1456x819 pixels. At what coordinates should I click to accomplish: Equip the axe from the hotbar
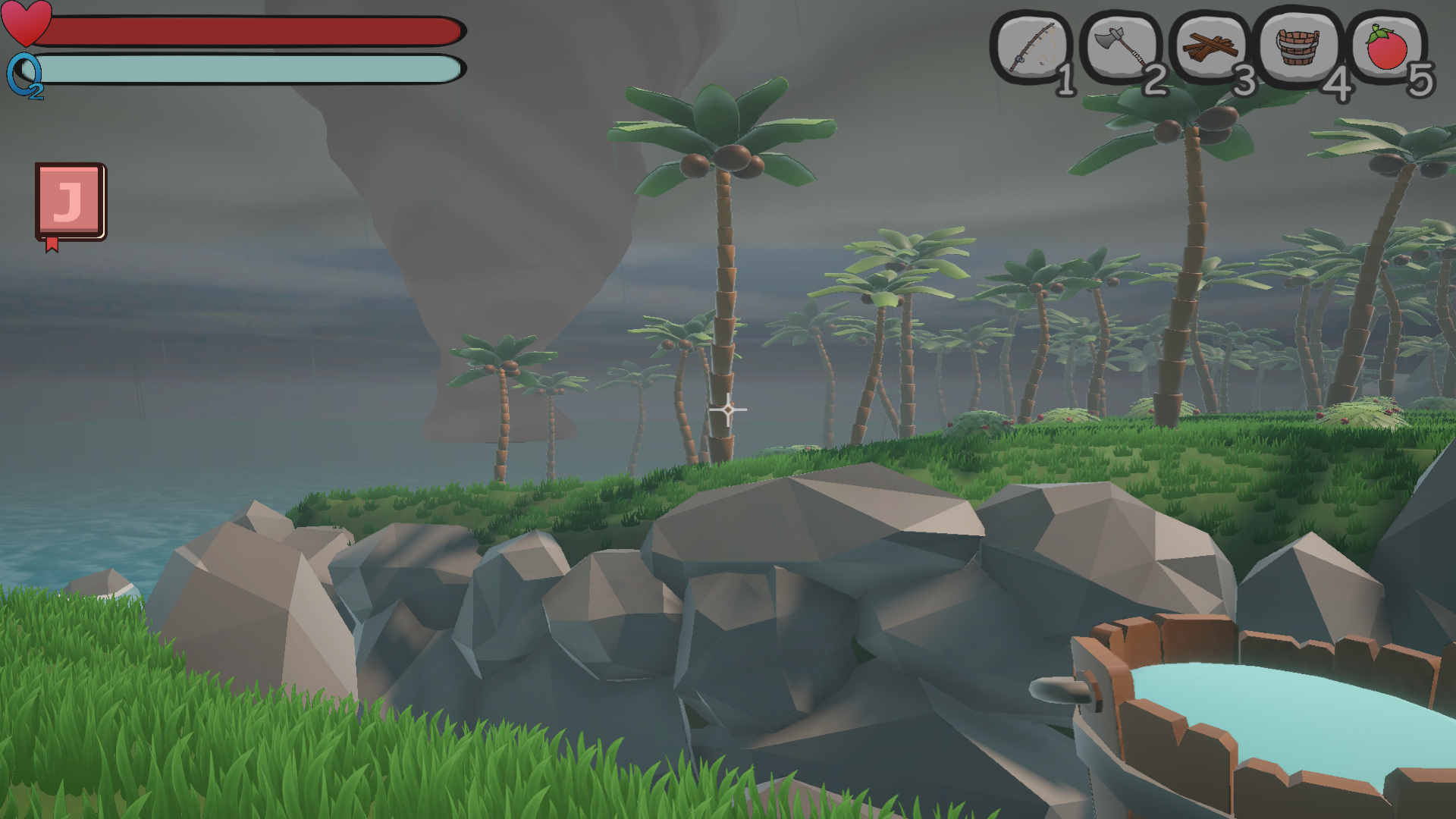click(x=1121, y=49)
